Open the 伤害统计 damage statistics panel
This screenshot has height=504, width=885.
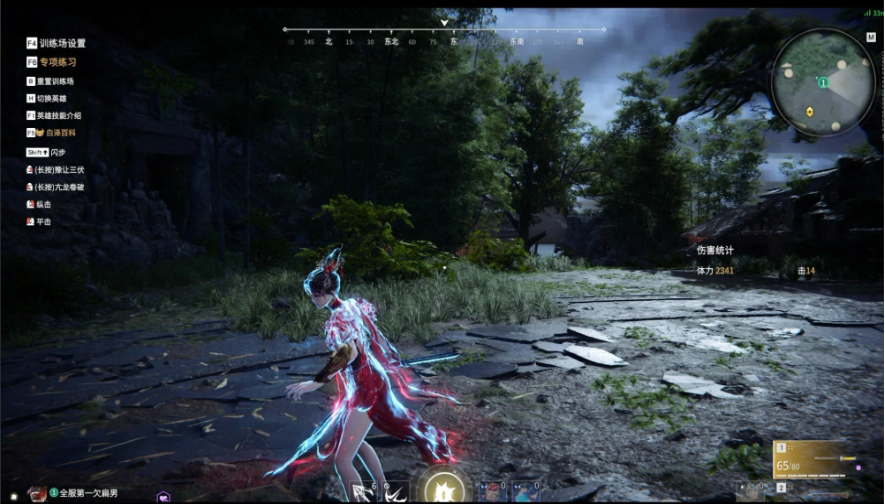[x=715, y=250]
